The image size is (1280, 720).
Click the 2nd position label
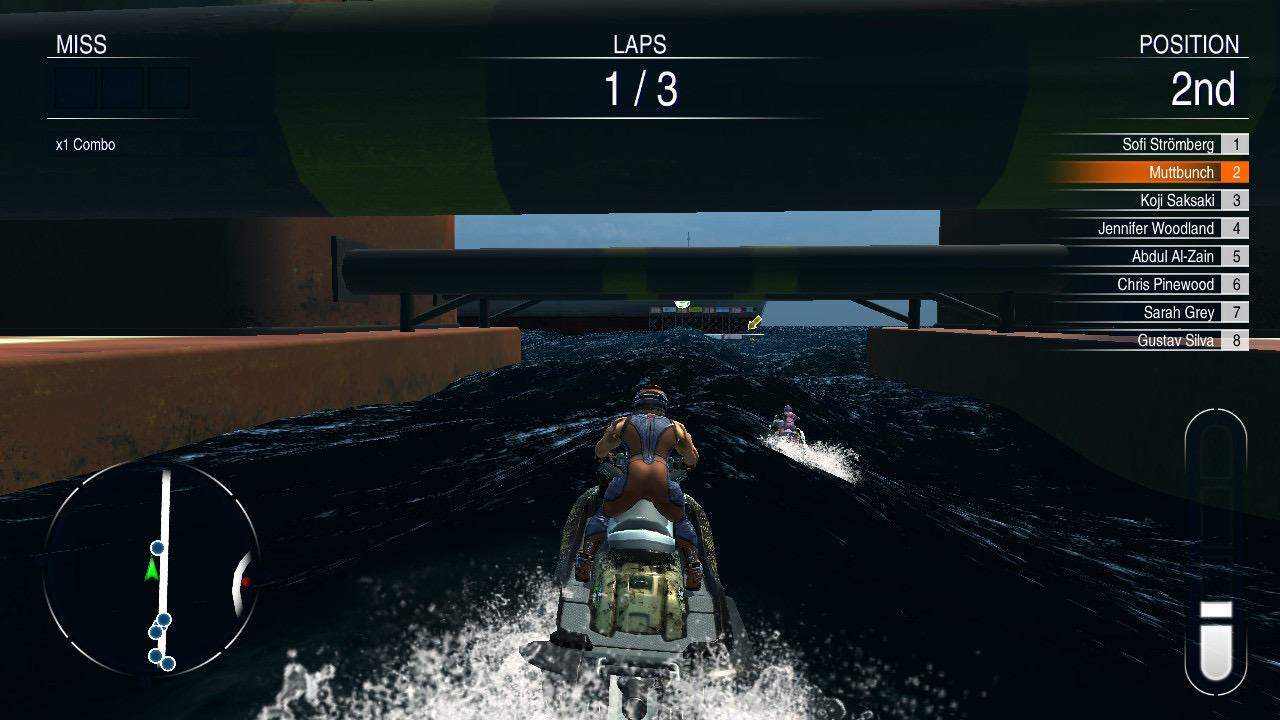coord(1206,90)
